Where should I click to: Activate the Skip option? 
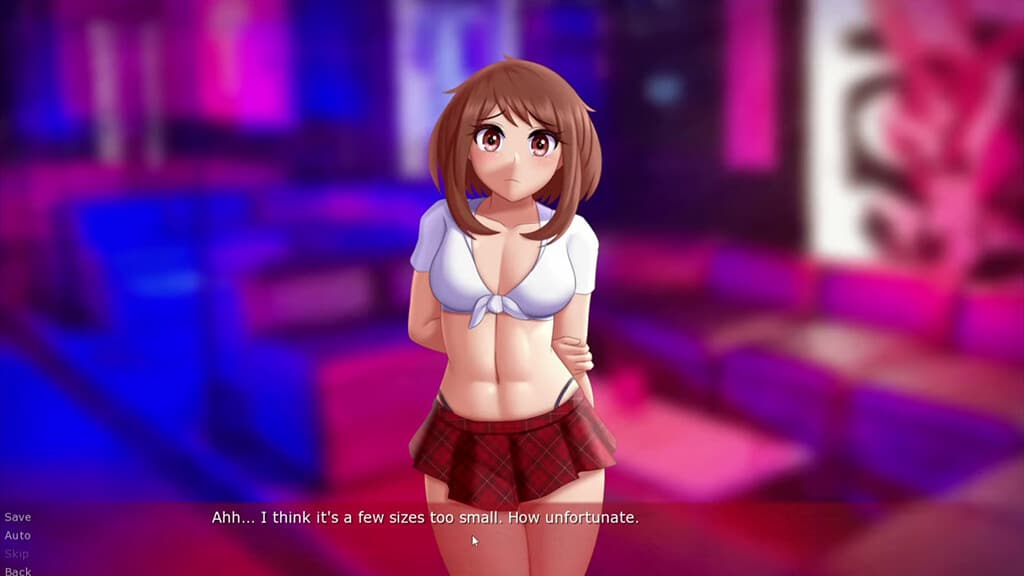(x=17, y=553)
